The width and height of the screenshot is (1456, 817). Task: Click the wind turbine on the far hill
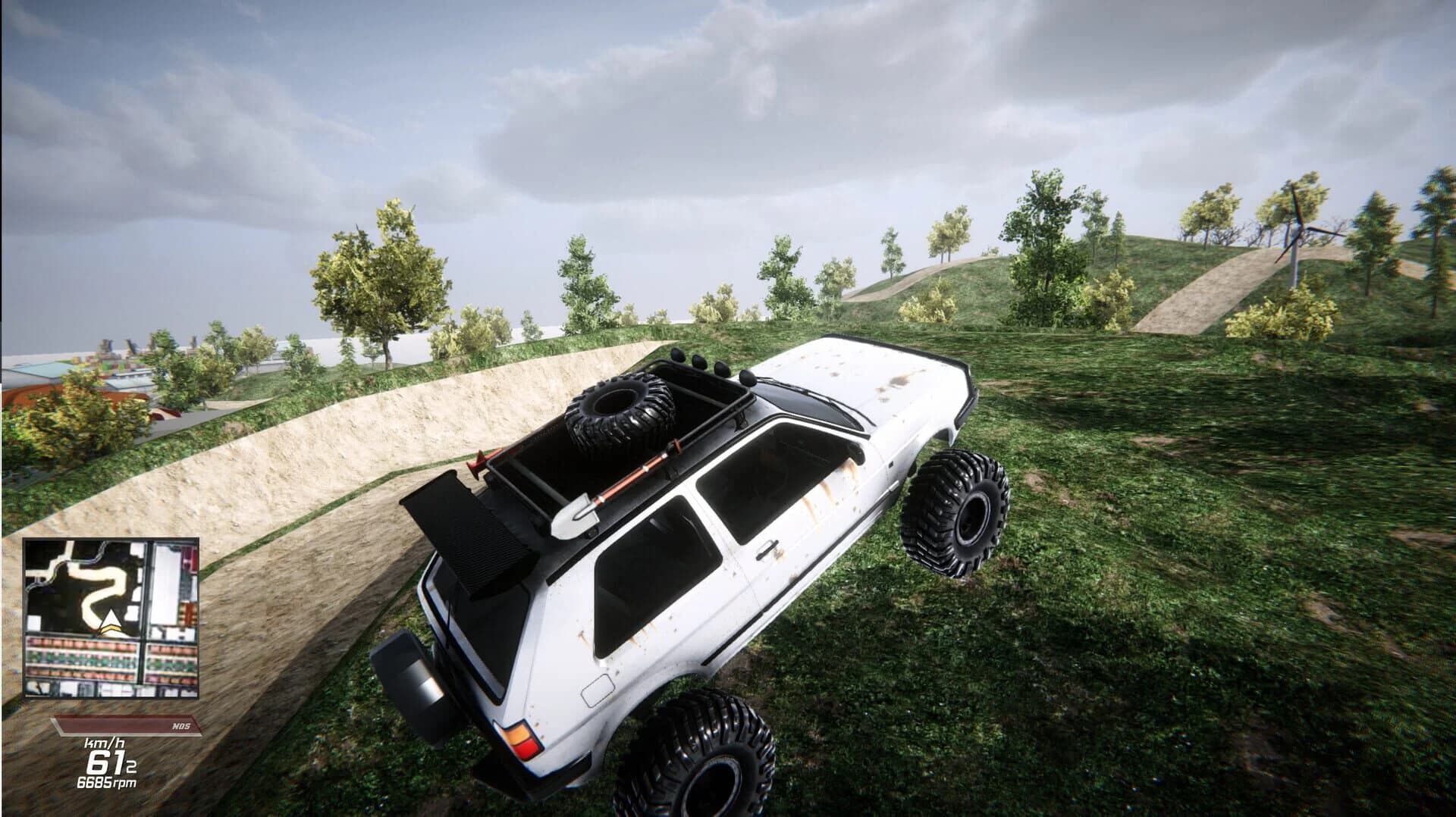click(1300, 230)
